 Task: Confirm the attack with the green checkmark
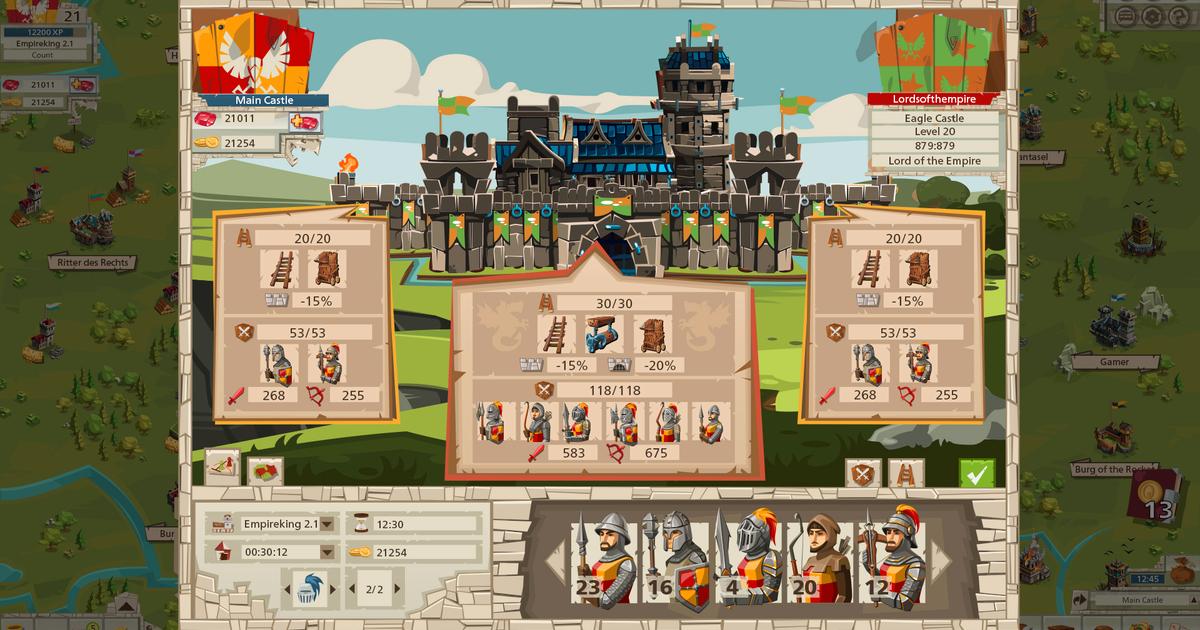tap(977, 473)
